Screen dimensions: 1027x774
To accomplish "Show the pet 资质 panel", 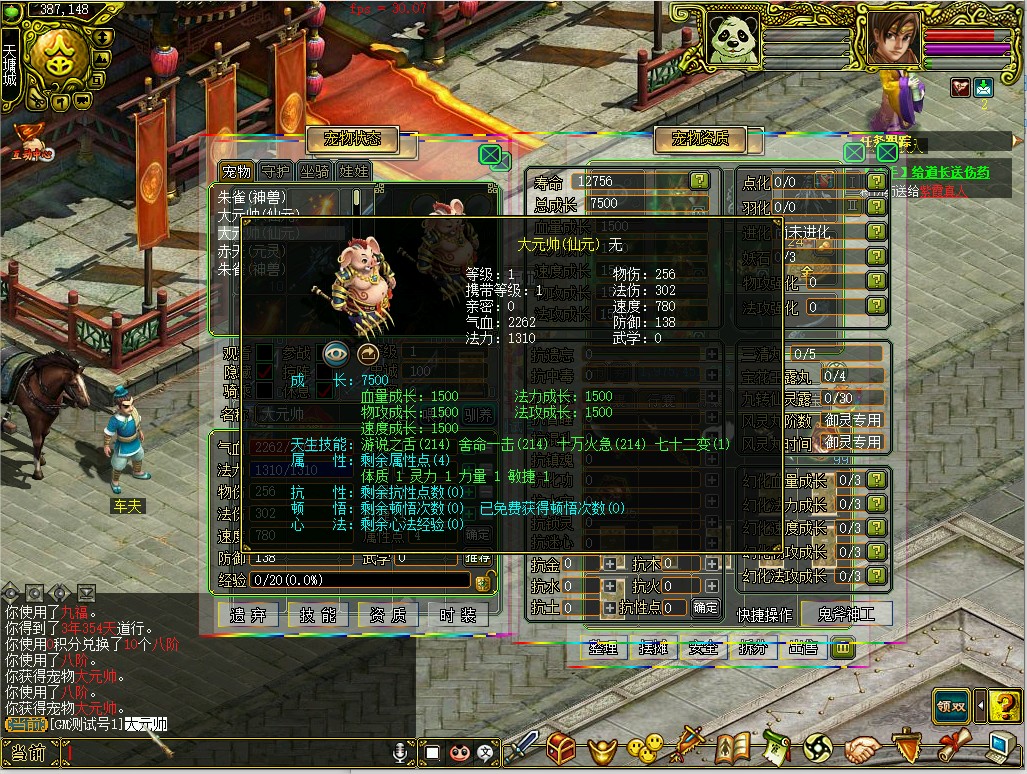I will click(388, 615).
